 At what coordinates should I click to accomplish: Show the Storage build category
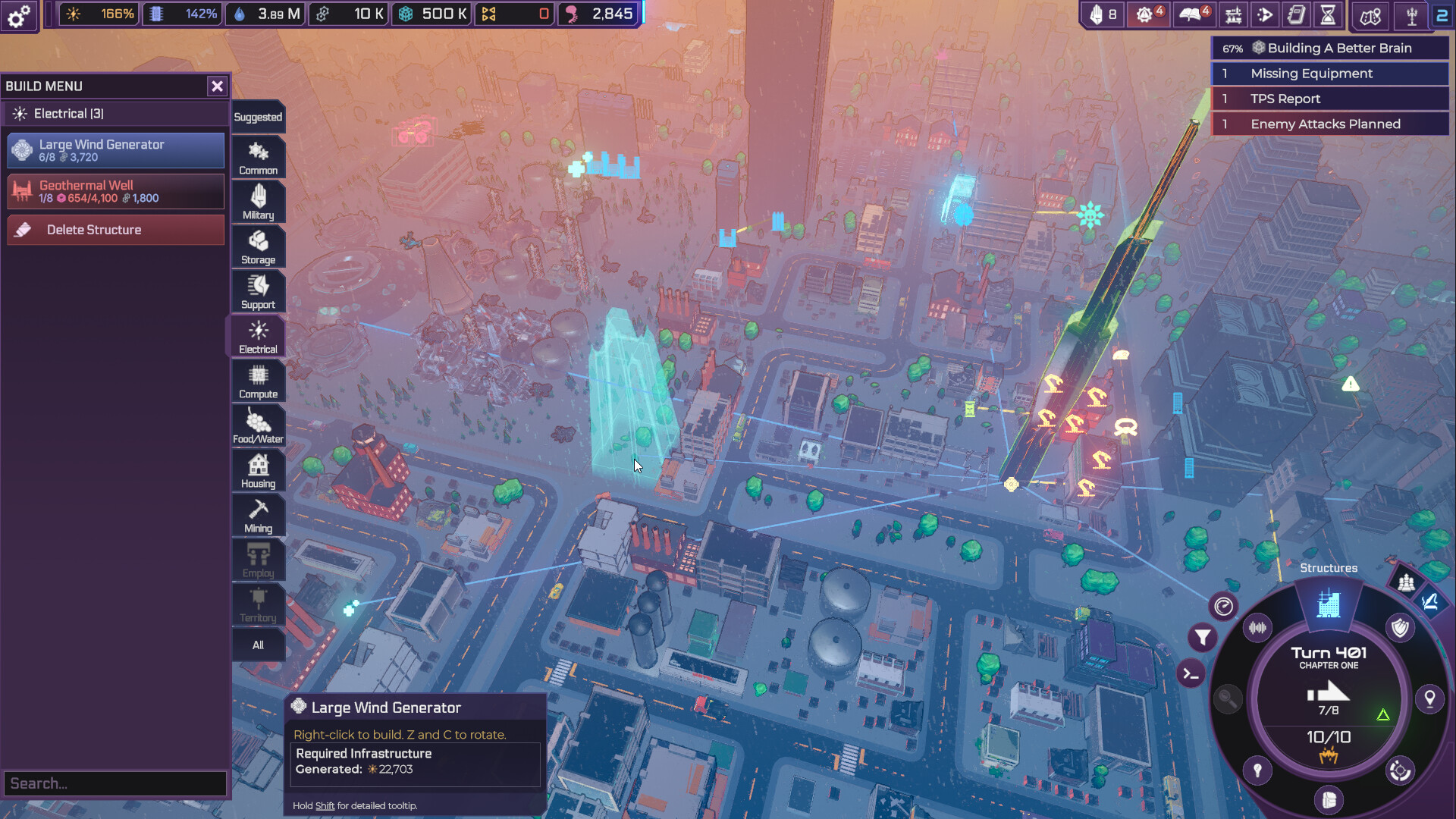[x=258, y=247]
